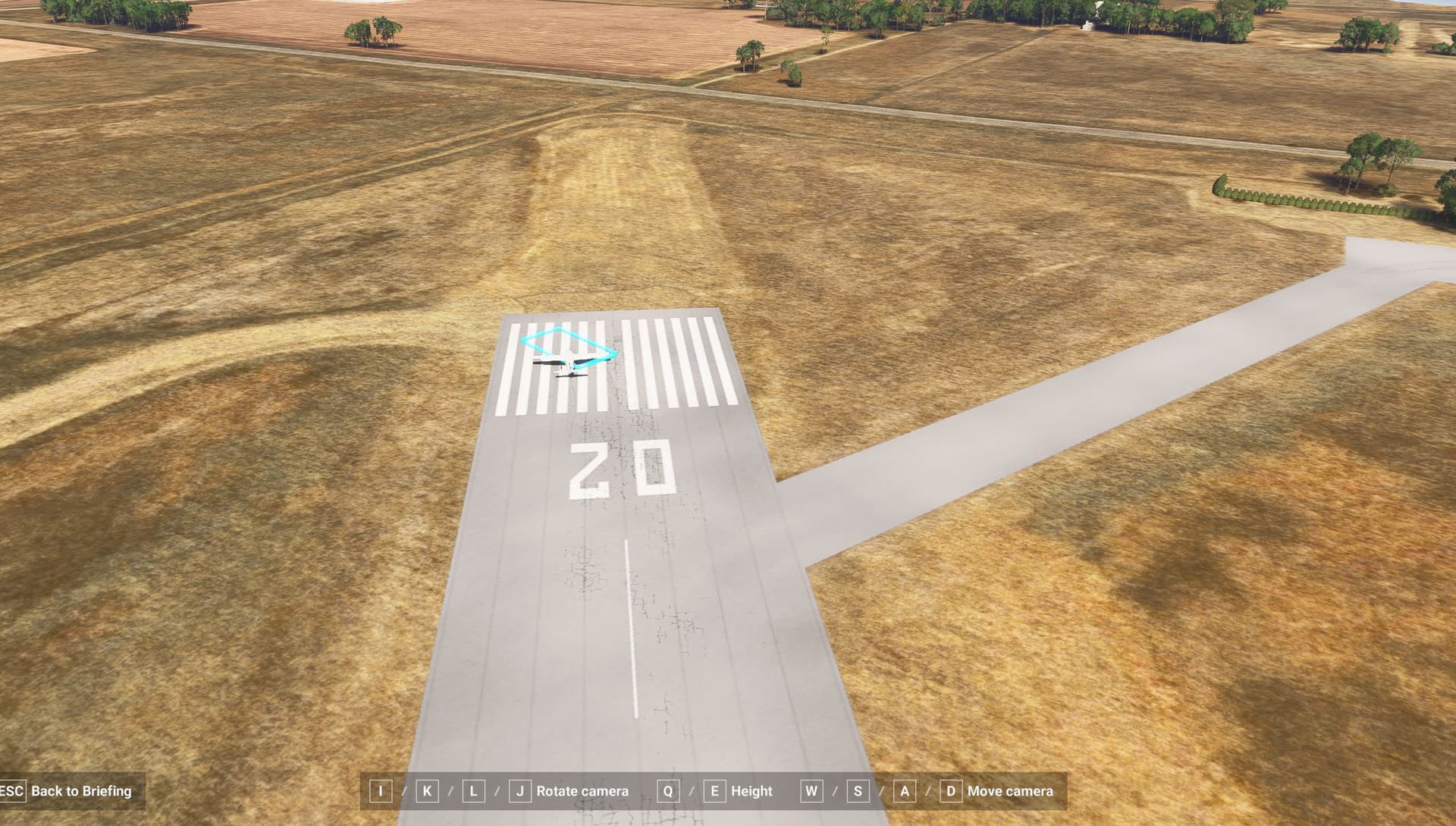Click the Height control label
Viewport: 1456px width, 826px height.
[752, 791]
